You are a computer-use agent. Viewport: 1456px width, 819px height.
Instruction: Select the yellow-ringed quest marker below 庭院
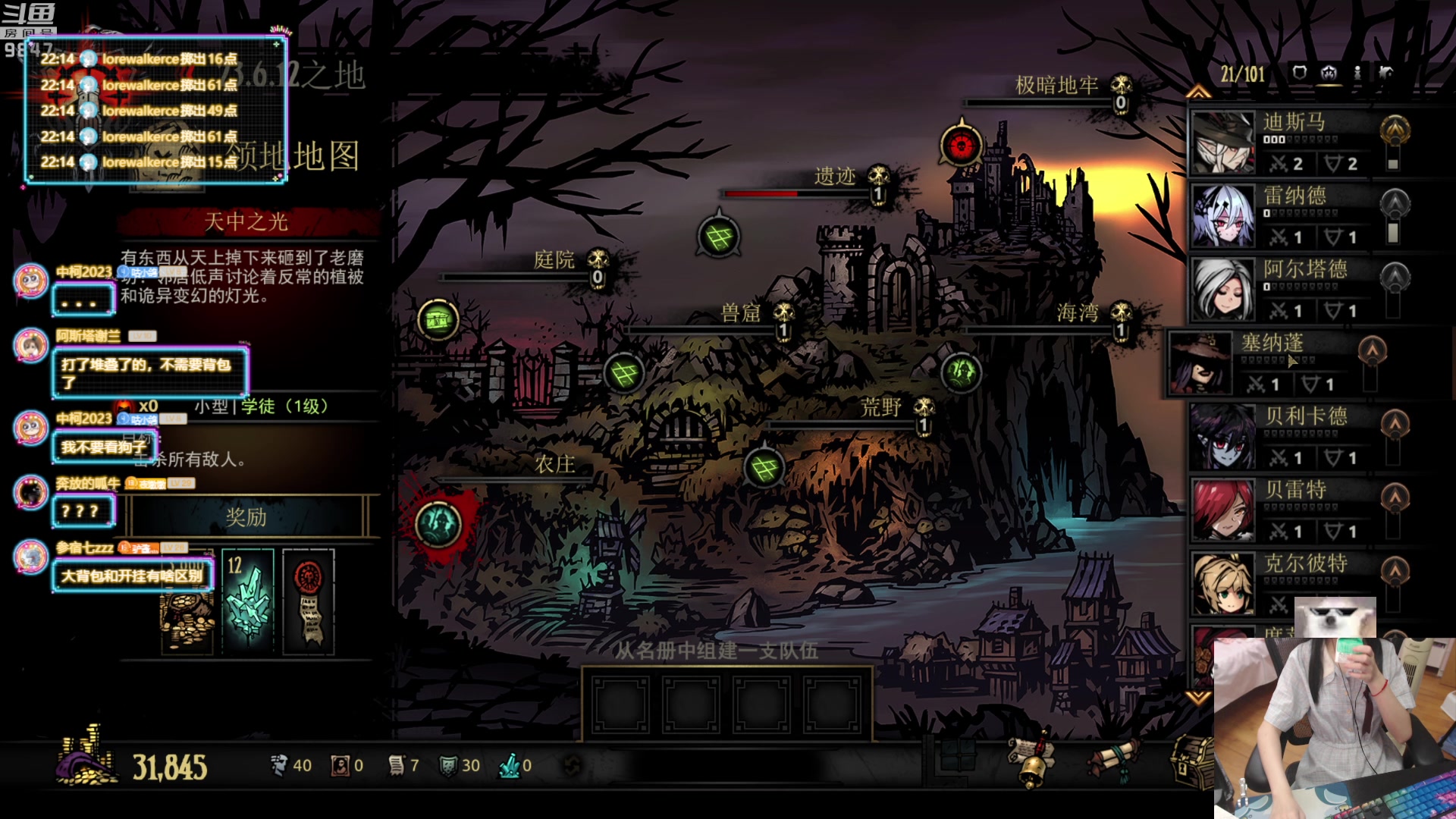[438, 320]
